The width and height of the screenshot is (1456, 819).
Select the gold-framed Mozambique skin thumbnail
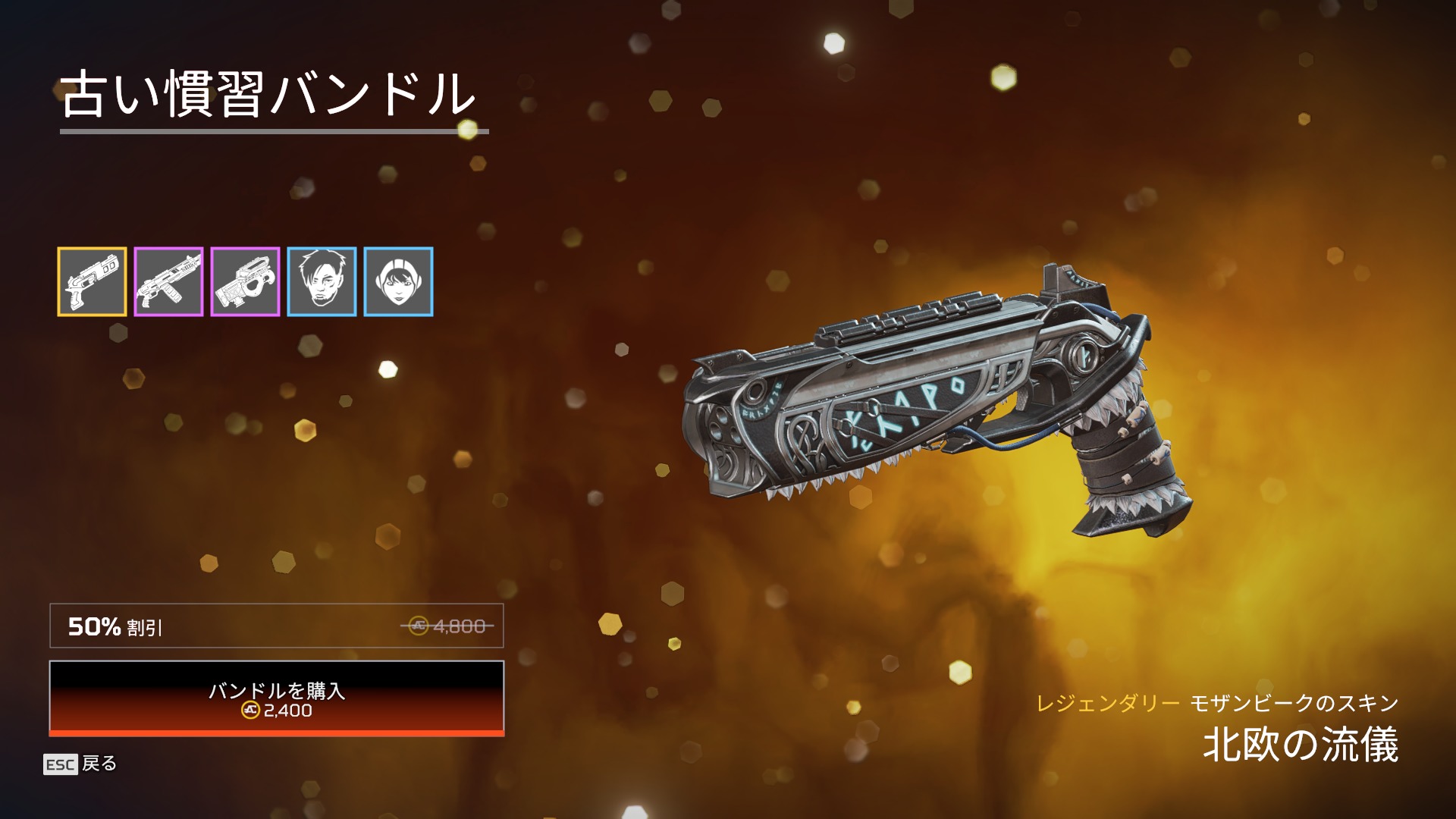pos(92,281)
